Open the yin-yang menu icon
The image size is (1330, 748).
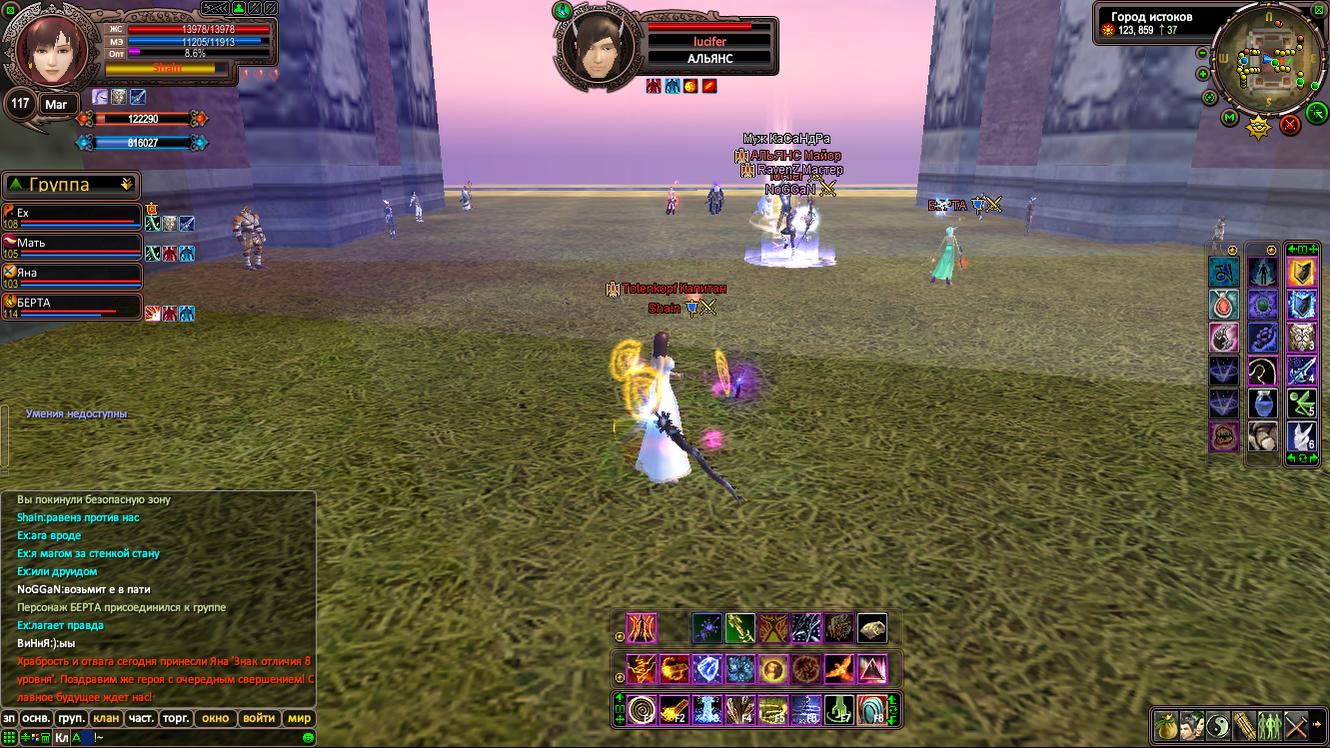1217,725
